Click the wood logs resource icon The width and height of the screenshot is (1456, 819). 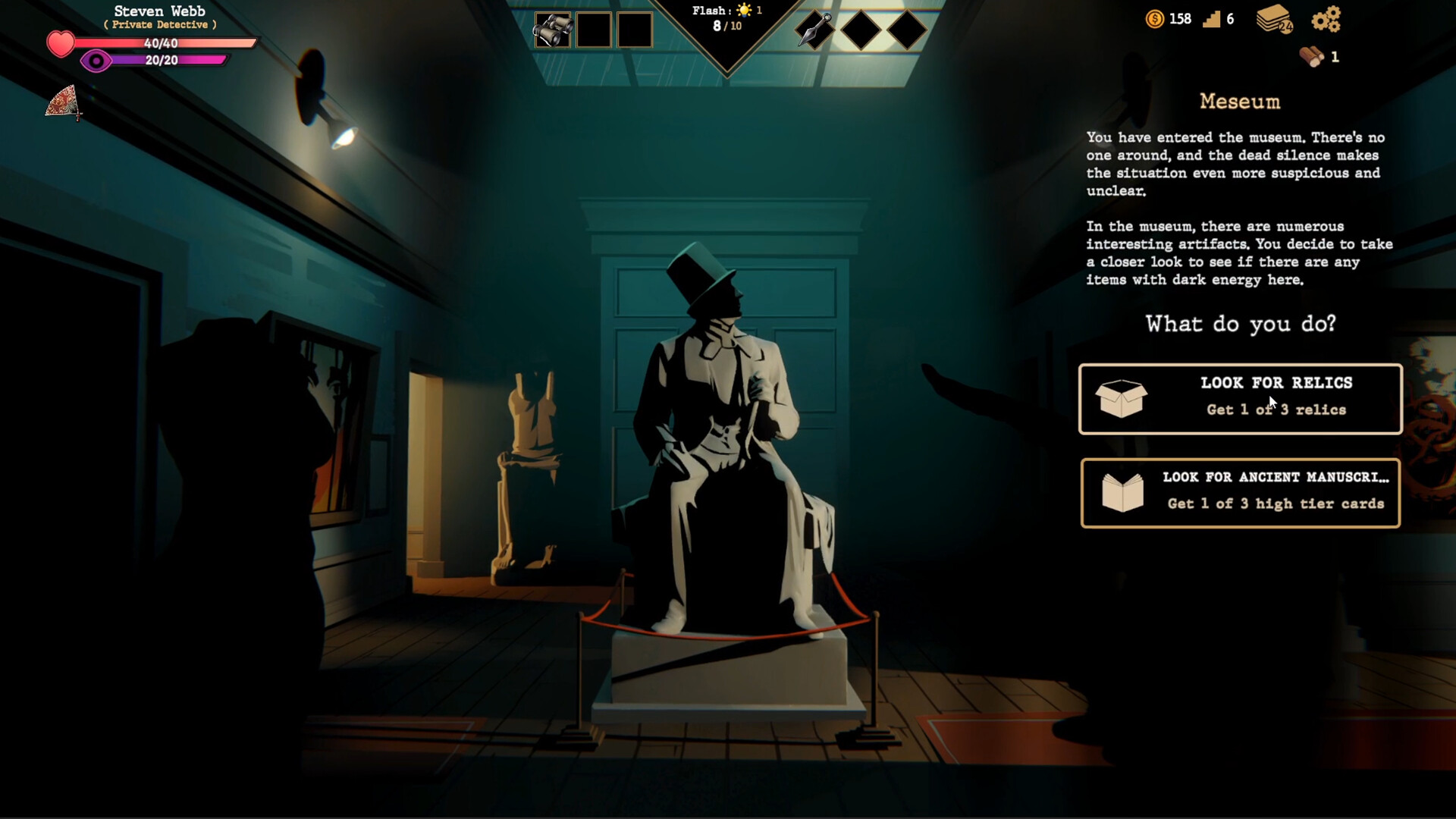point(1311,58)
